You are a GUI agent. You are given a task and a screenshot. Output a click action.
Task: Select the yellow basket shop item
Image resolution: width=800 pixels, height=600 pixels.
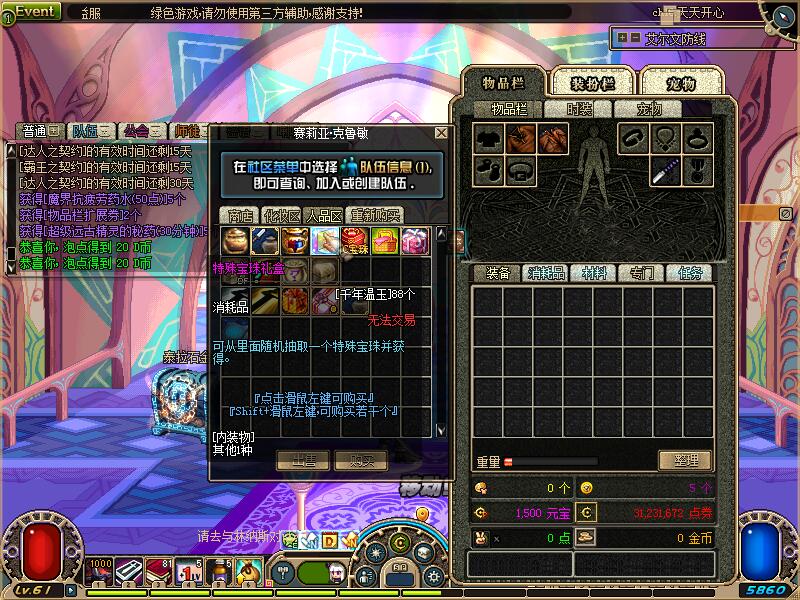(x=384, y=240)
